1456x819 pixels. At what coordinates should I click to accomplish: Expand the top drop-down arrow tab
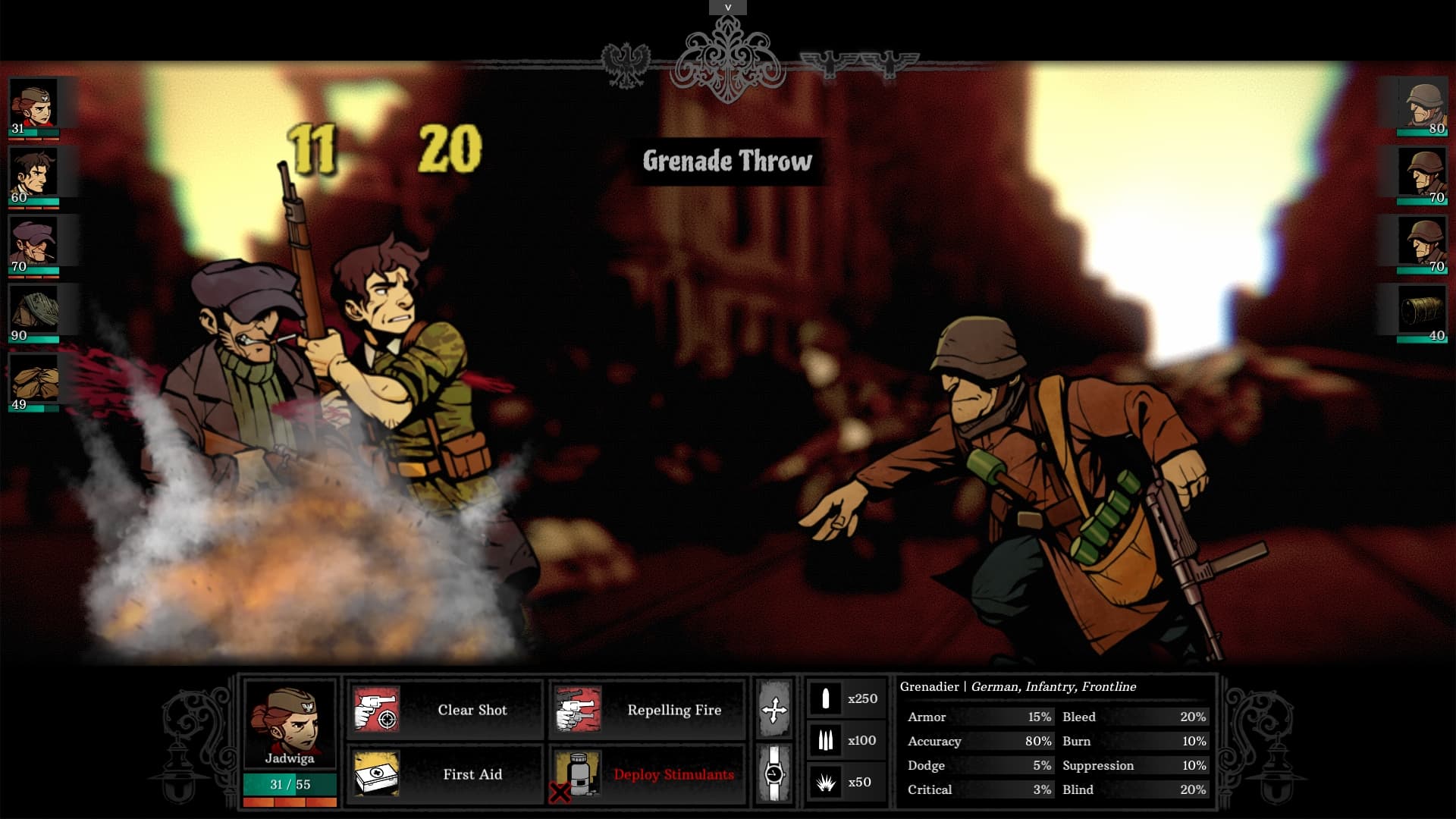point(728,8)
